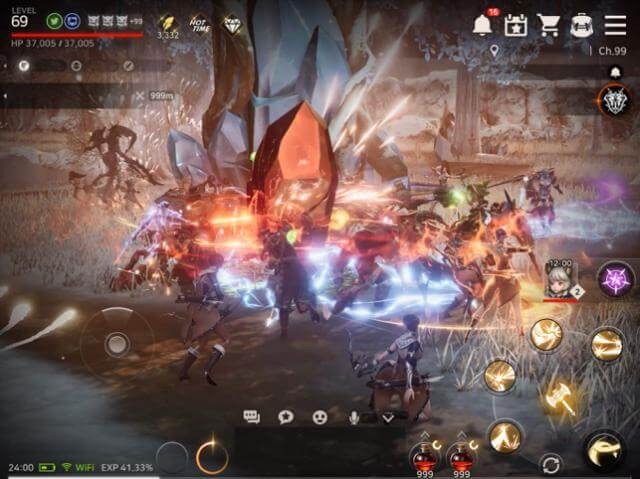Screen dimensions: 640x479
Task: Open the shopping cart store
Action: (548, 24)
